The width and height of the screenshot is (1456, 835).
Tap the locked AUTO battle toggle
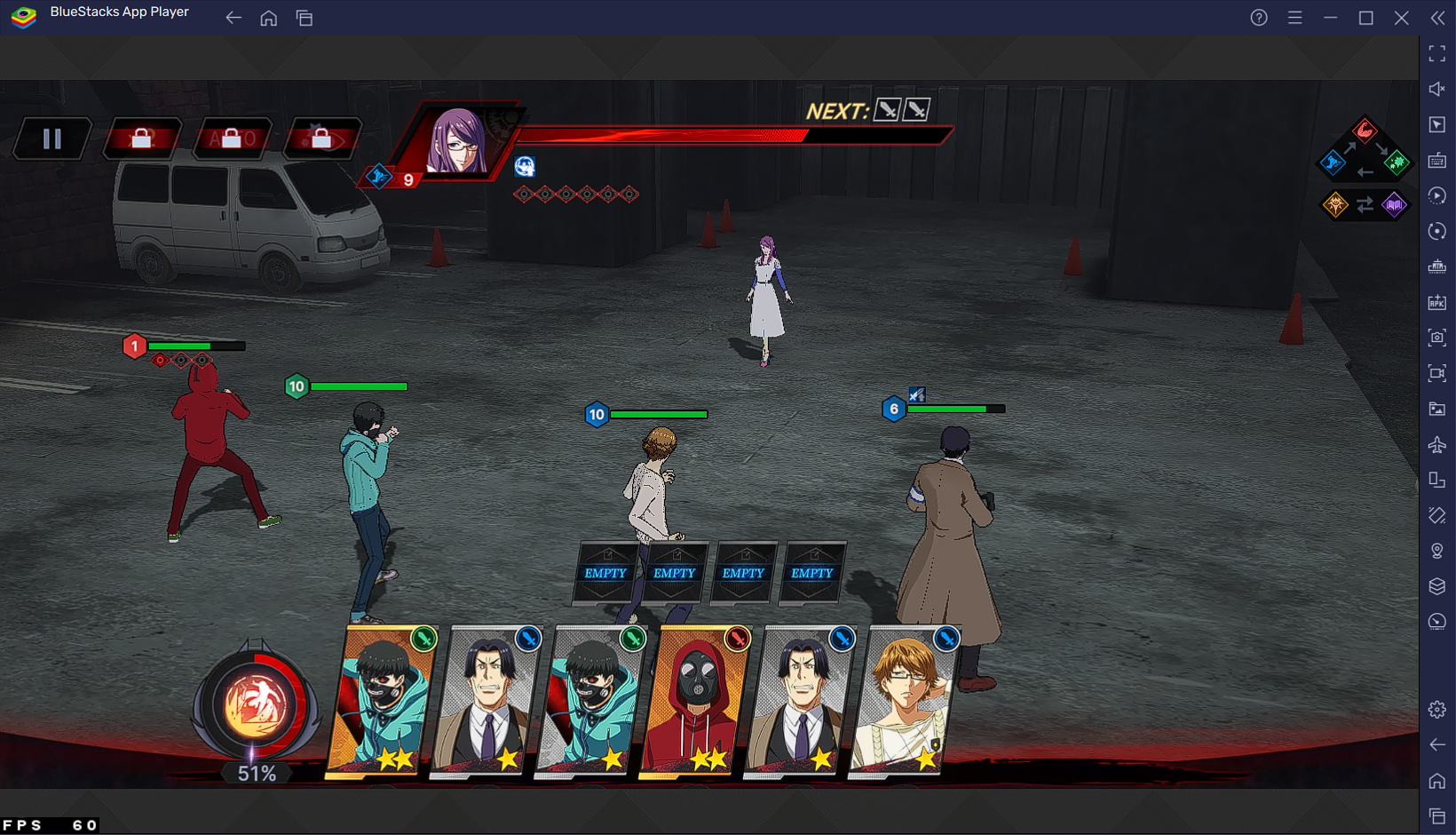point(231,138)
